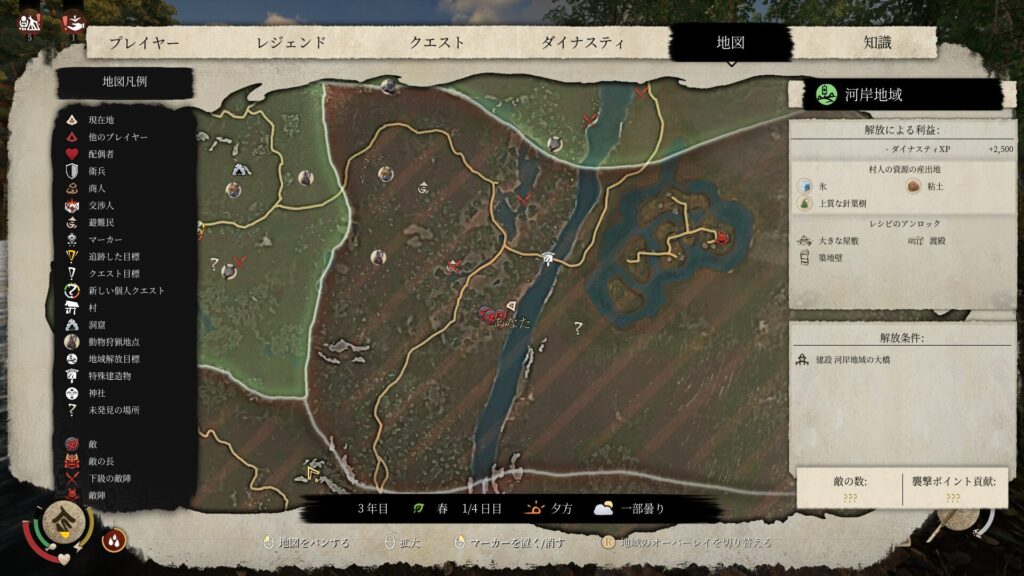The width and height of the screenshot is (1024, 576).
Task: Open the 知識 knowledge tab
Action: click(877, 43)
